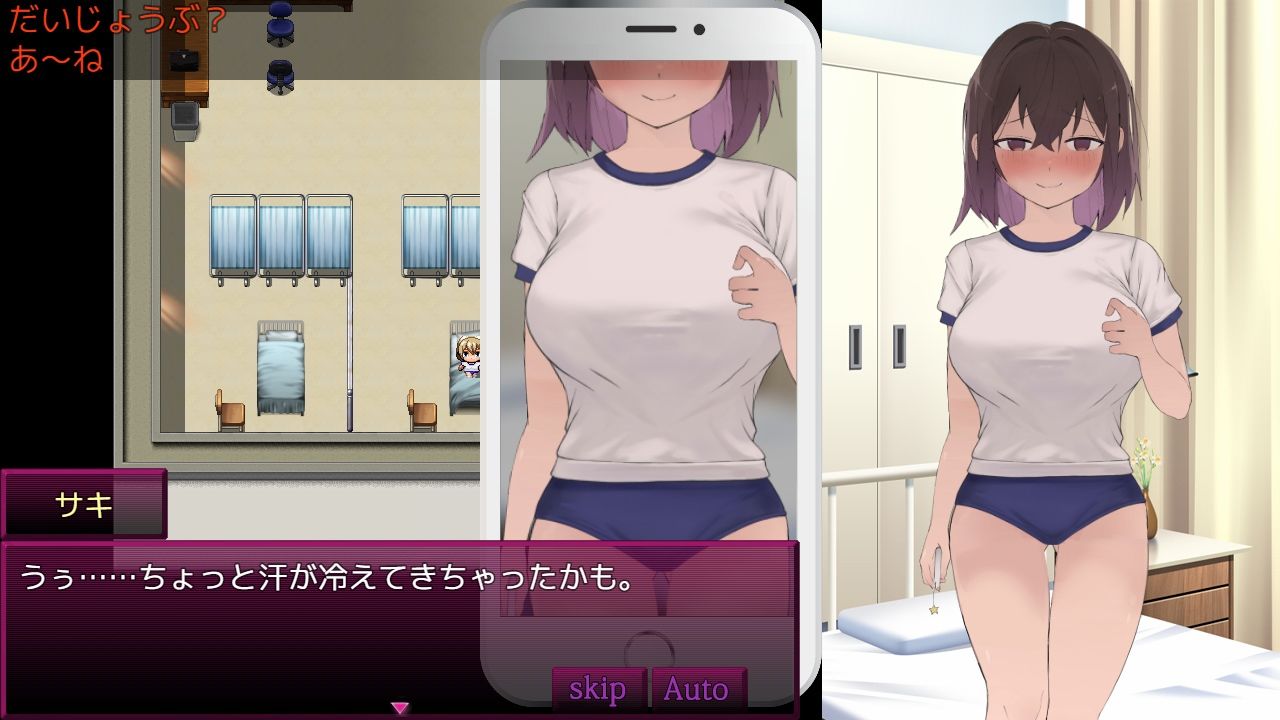Click the pink message-advance triangle indicator
Image resolution: width=1280 pixels, height=720 pixels.
[x=400, y=704]
